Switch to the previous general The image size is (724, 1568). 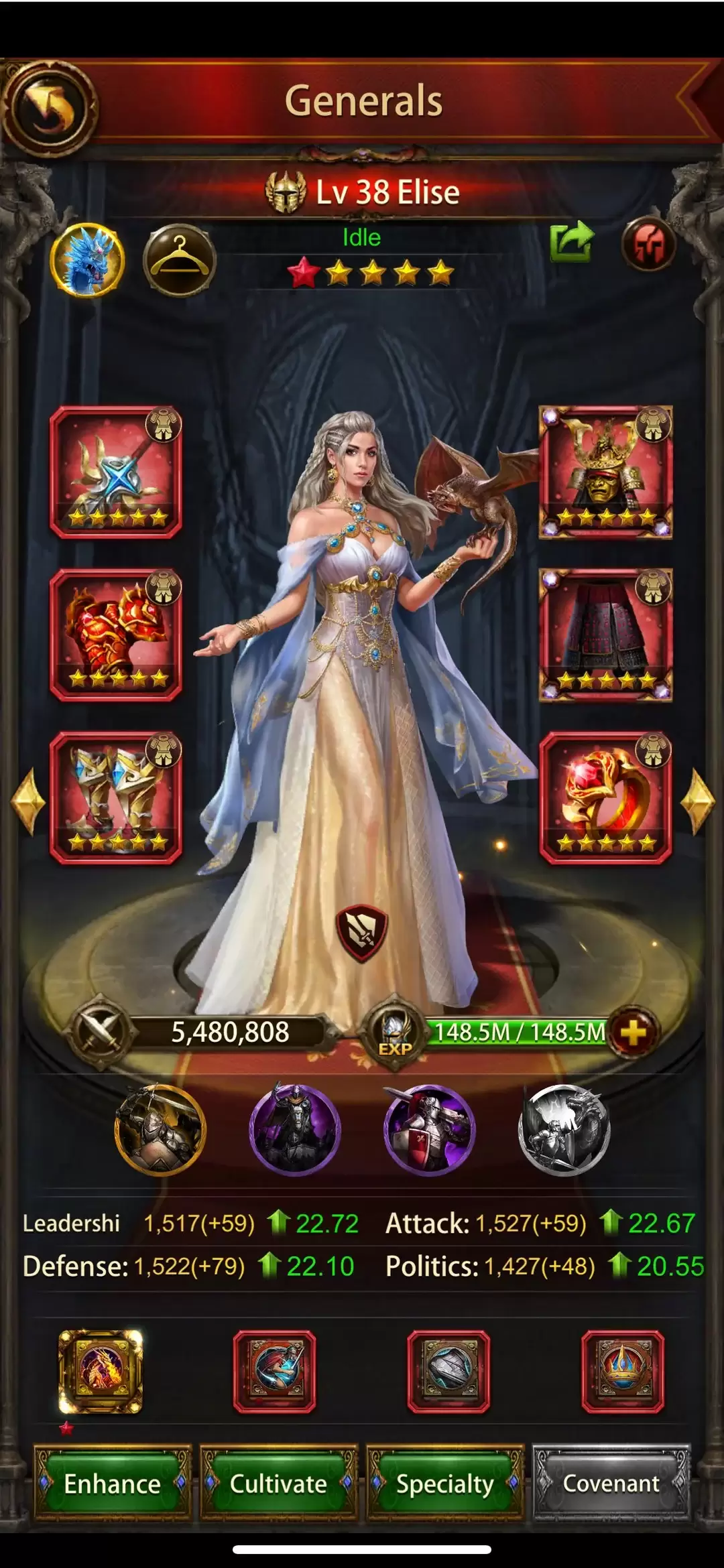click(28, 802)
